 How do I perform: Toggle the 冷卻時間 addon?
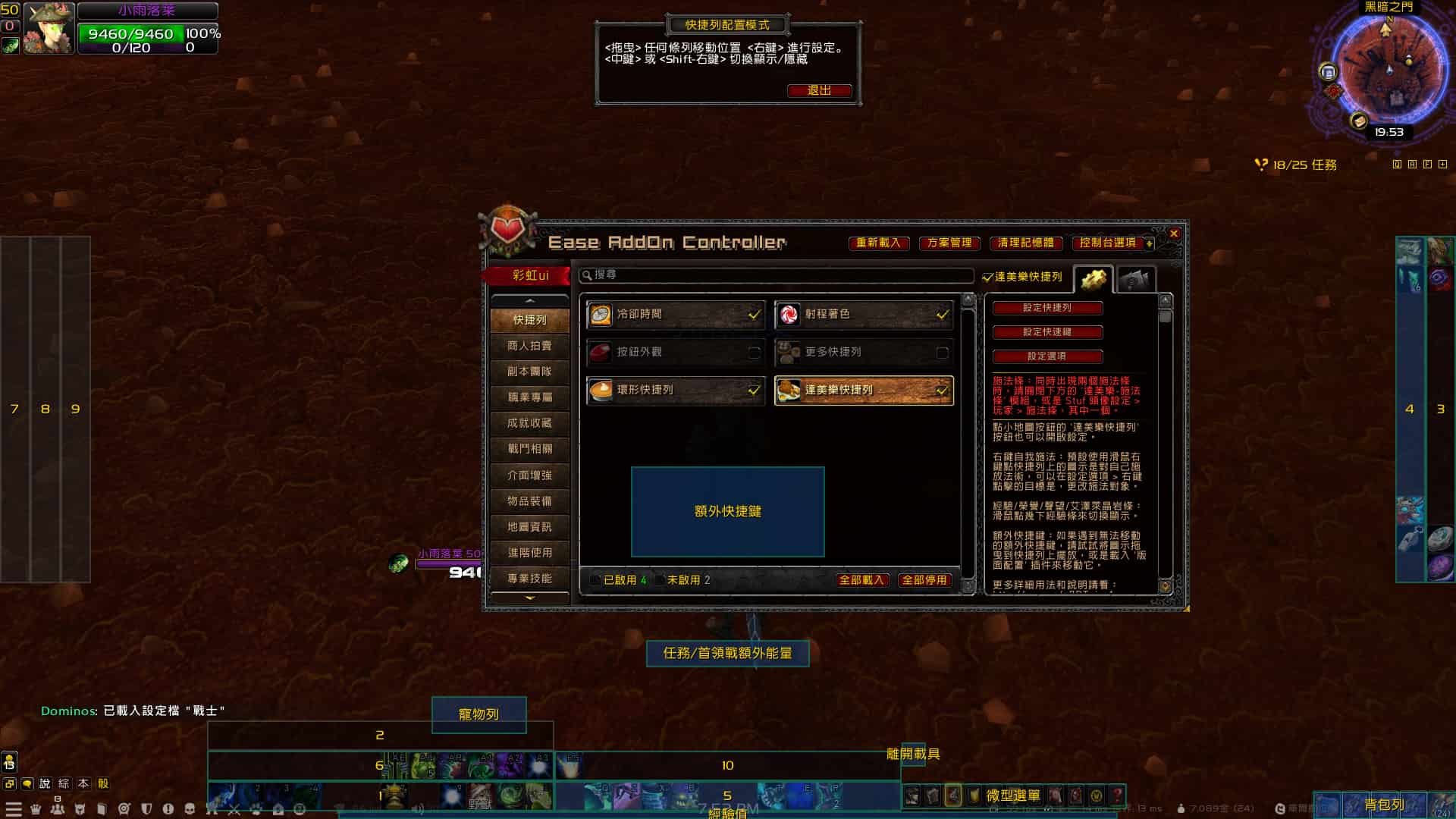pyautogui.click(x=754, y=314)
